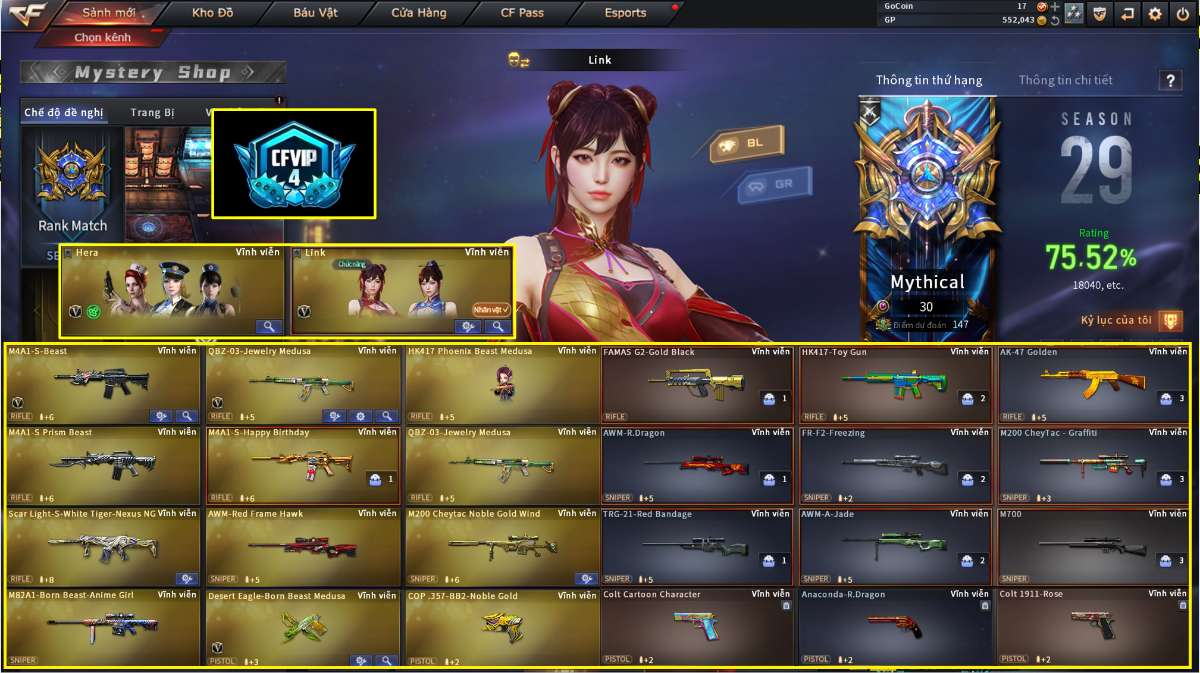Open the Kho Đồ inventory tab
The image size is (1200, 673).
tap(211, 13)
